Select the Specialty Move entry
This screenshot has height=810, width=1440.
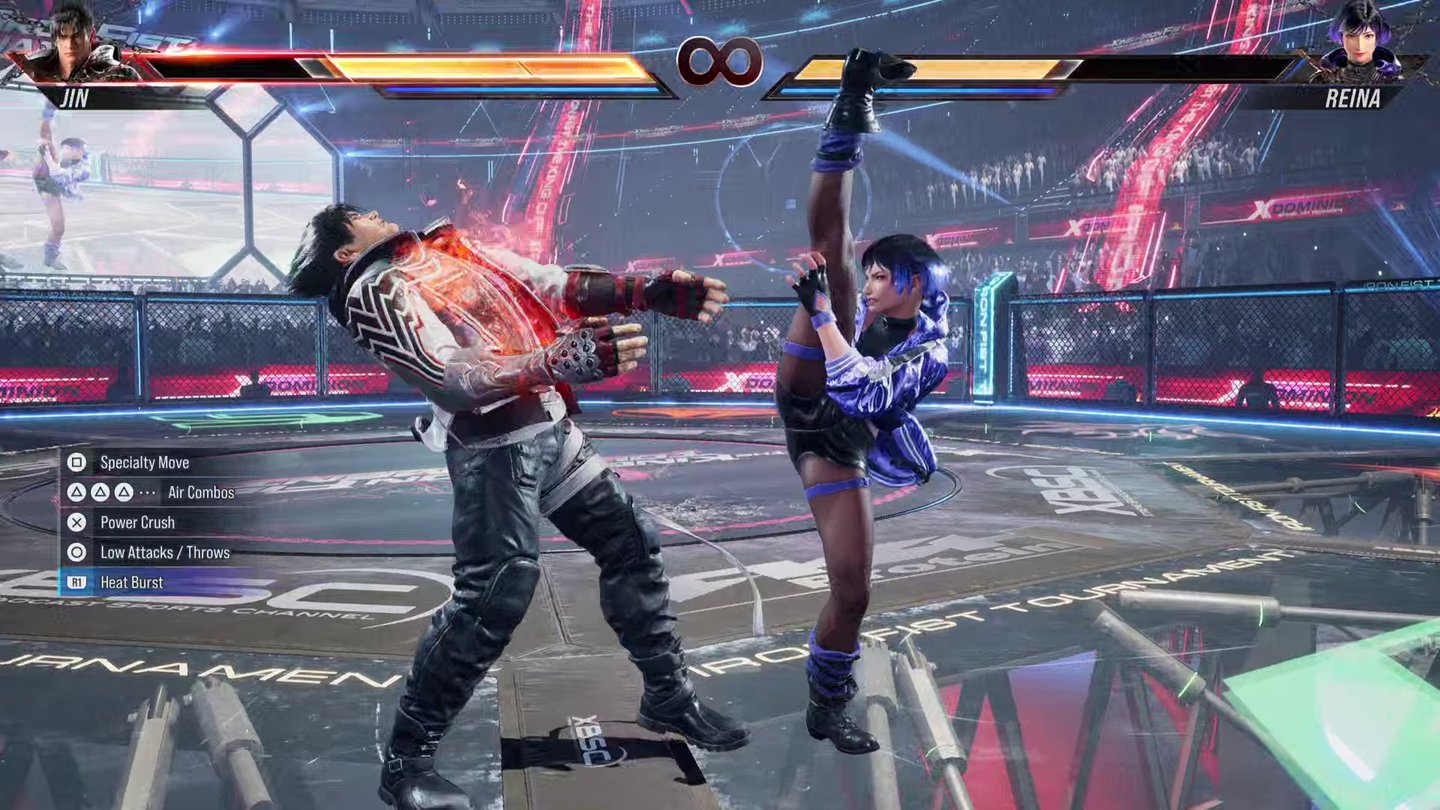[144, 463]
